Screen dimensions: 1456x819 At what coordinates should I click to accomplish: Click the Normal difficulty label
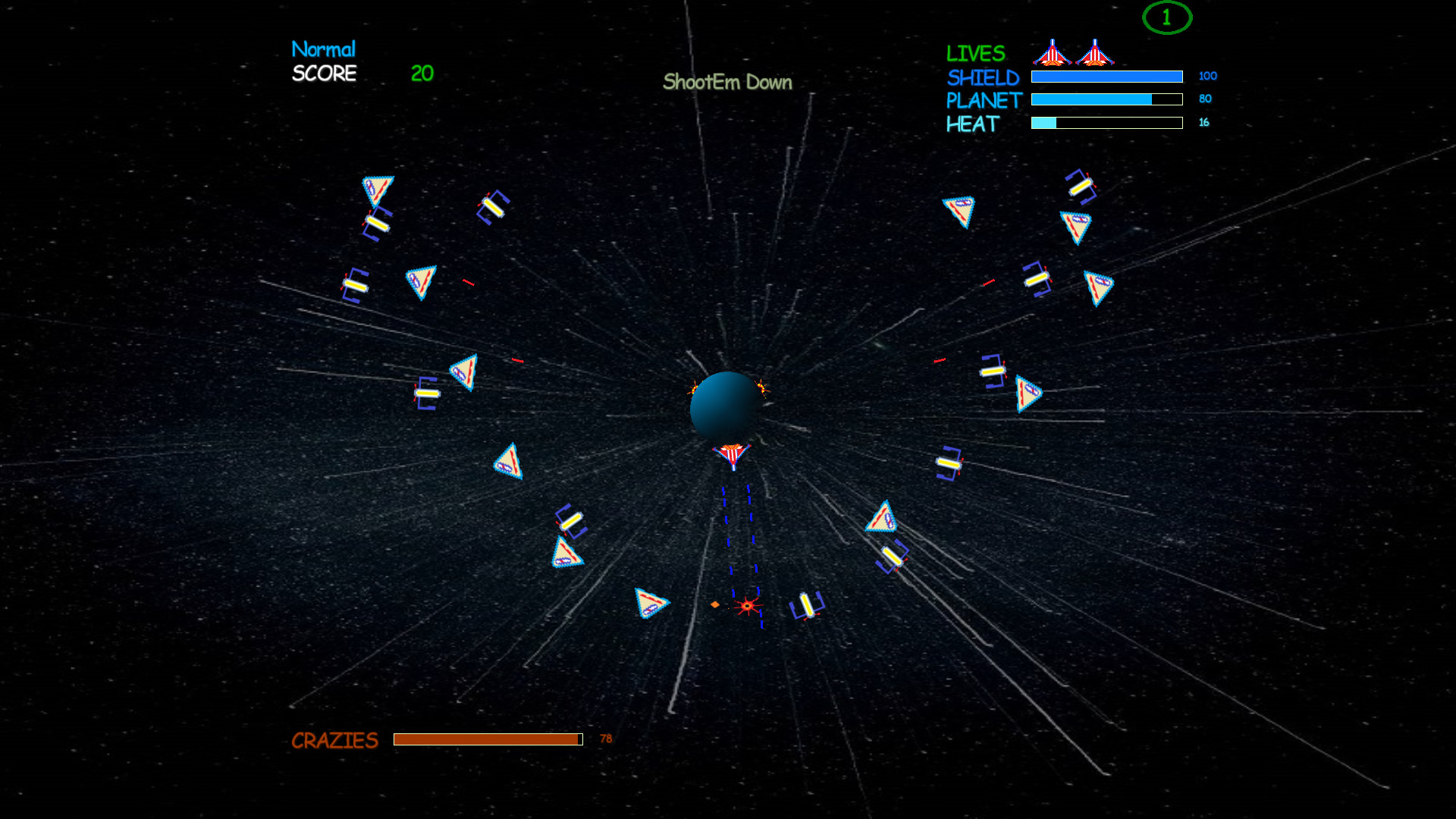(x=324, y=49)
